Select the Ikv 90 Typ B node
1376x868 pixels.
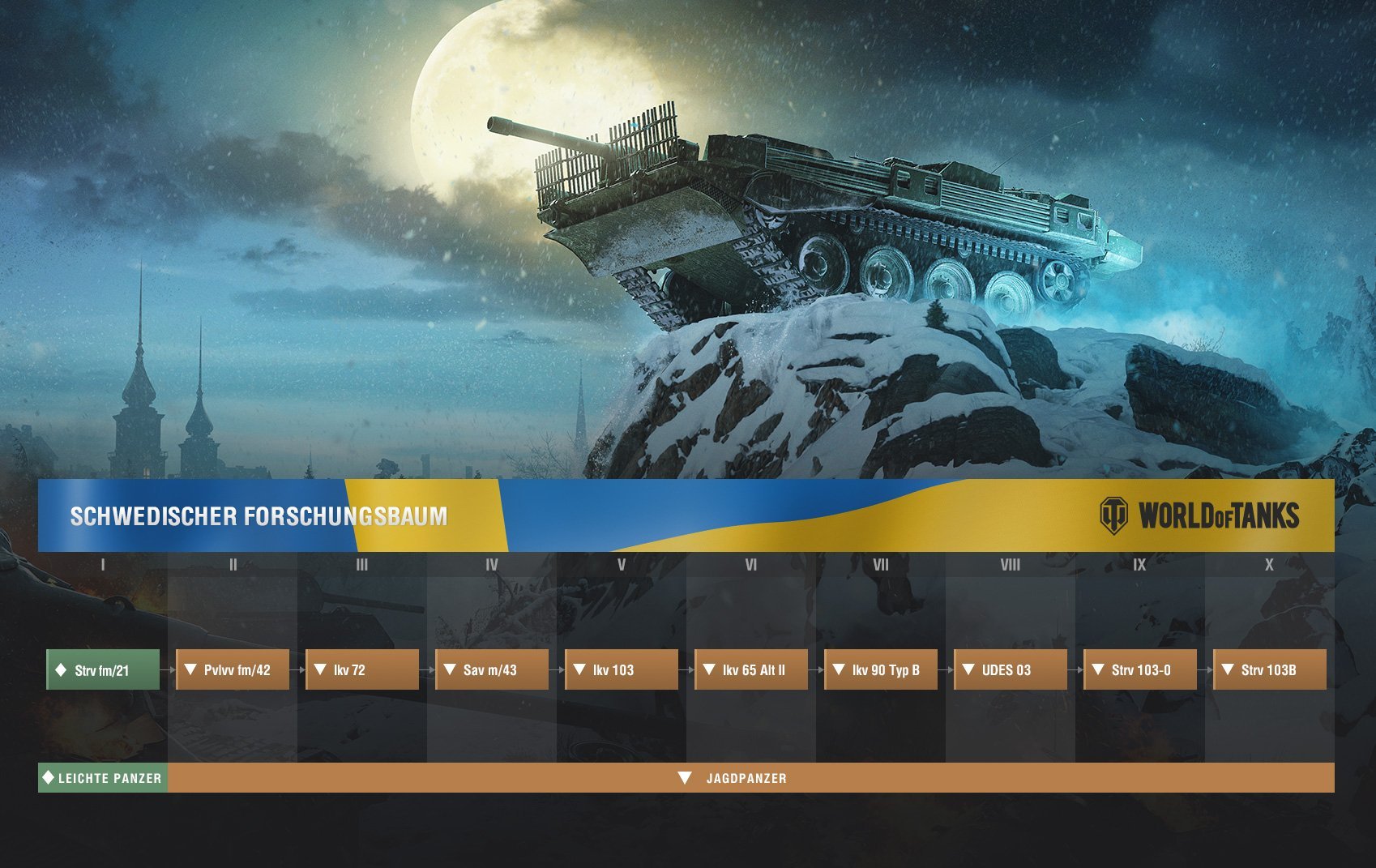point(881,670)
